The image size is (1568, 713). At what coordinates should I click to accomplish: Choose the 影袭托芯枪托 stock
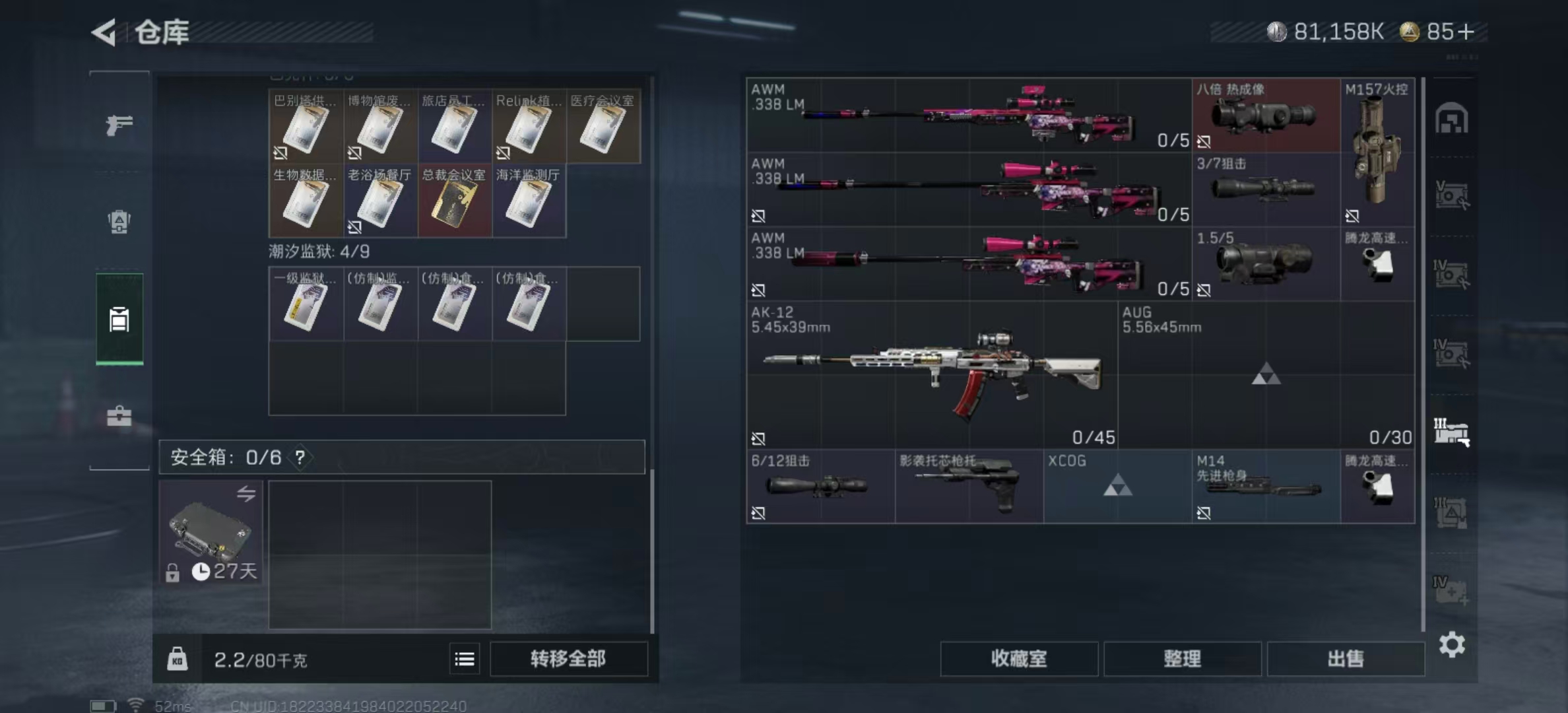[968, 486]
